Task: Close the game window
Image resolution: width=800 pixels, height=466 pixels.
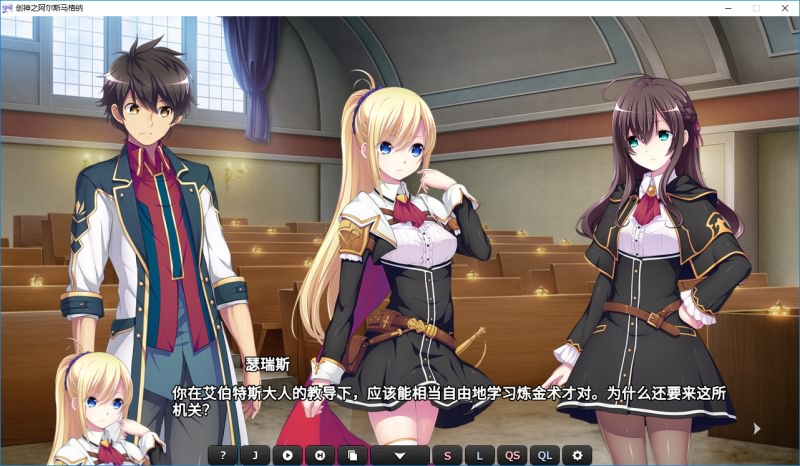Action: (783, 8)
